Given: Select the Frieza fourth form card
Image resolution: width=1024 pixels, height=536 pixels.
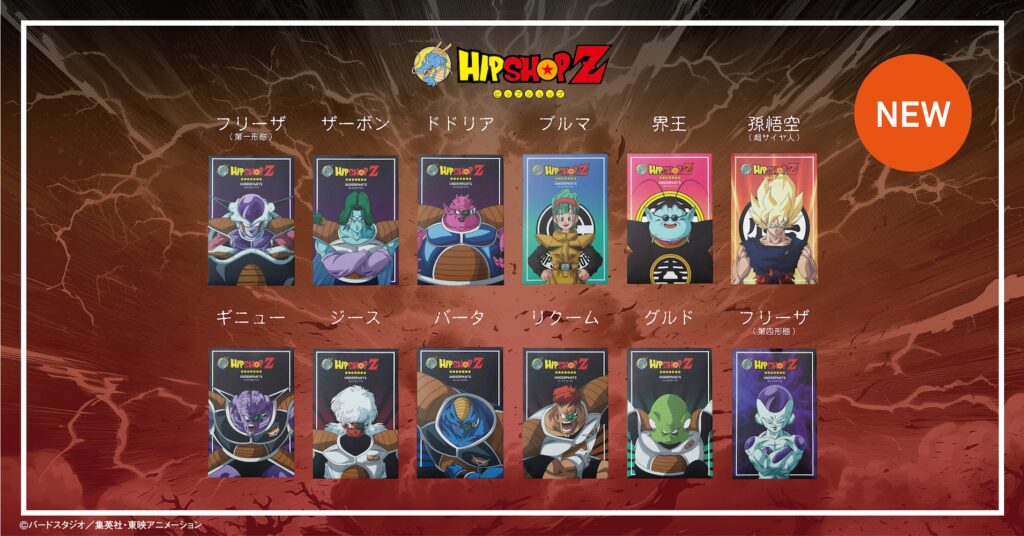Looking at the screenshot, I should pyautogui.click(x=773, y=413).
